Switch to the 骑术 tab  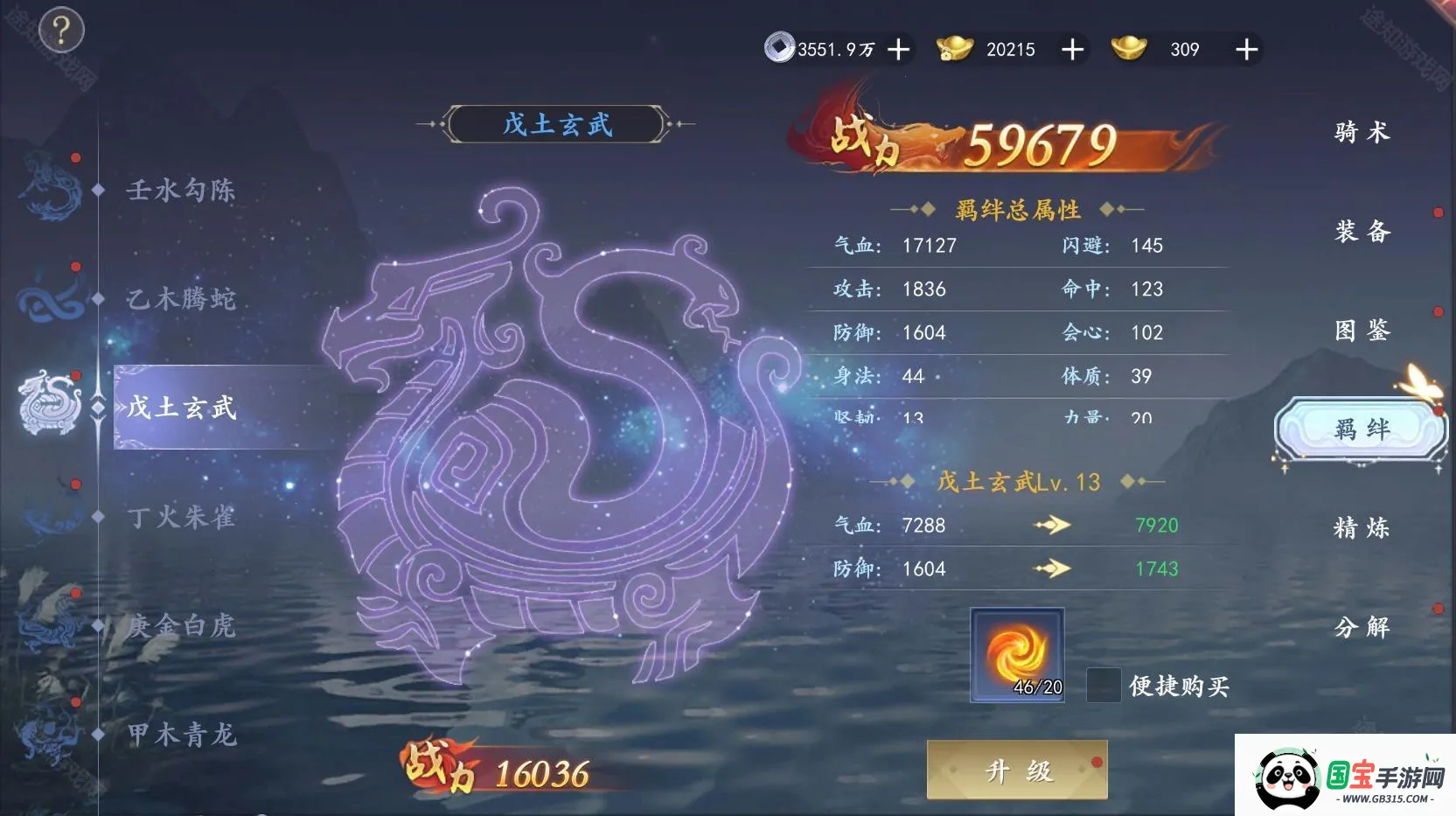click(x=1362, y=133)
